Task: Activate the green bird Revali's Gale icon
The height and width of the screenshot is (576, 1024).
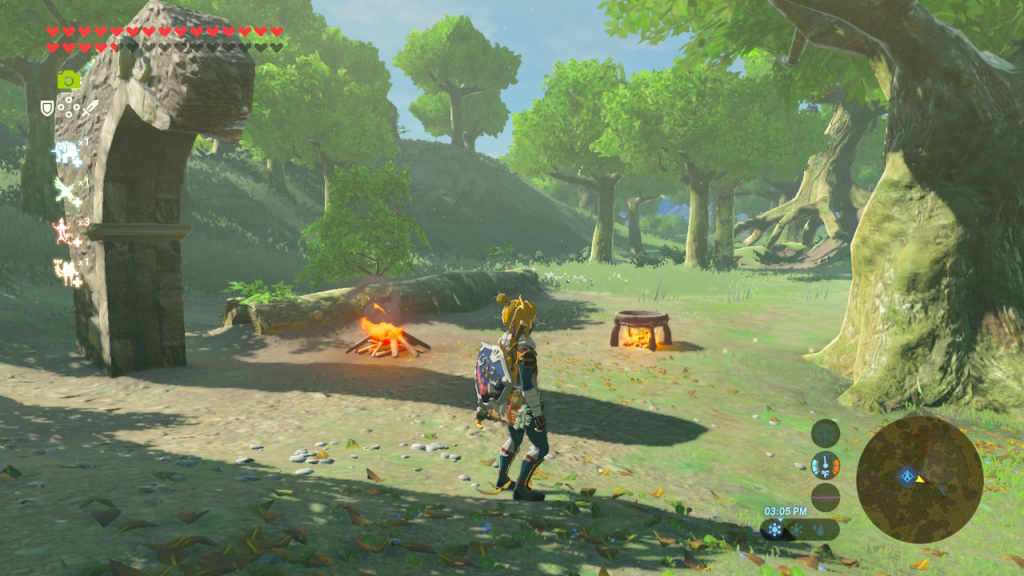Action: pyautogui.click(x=66, y=190)
